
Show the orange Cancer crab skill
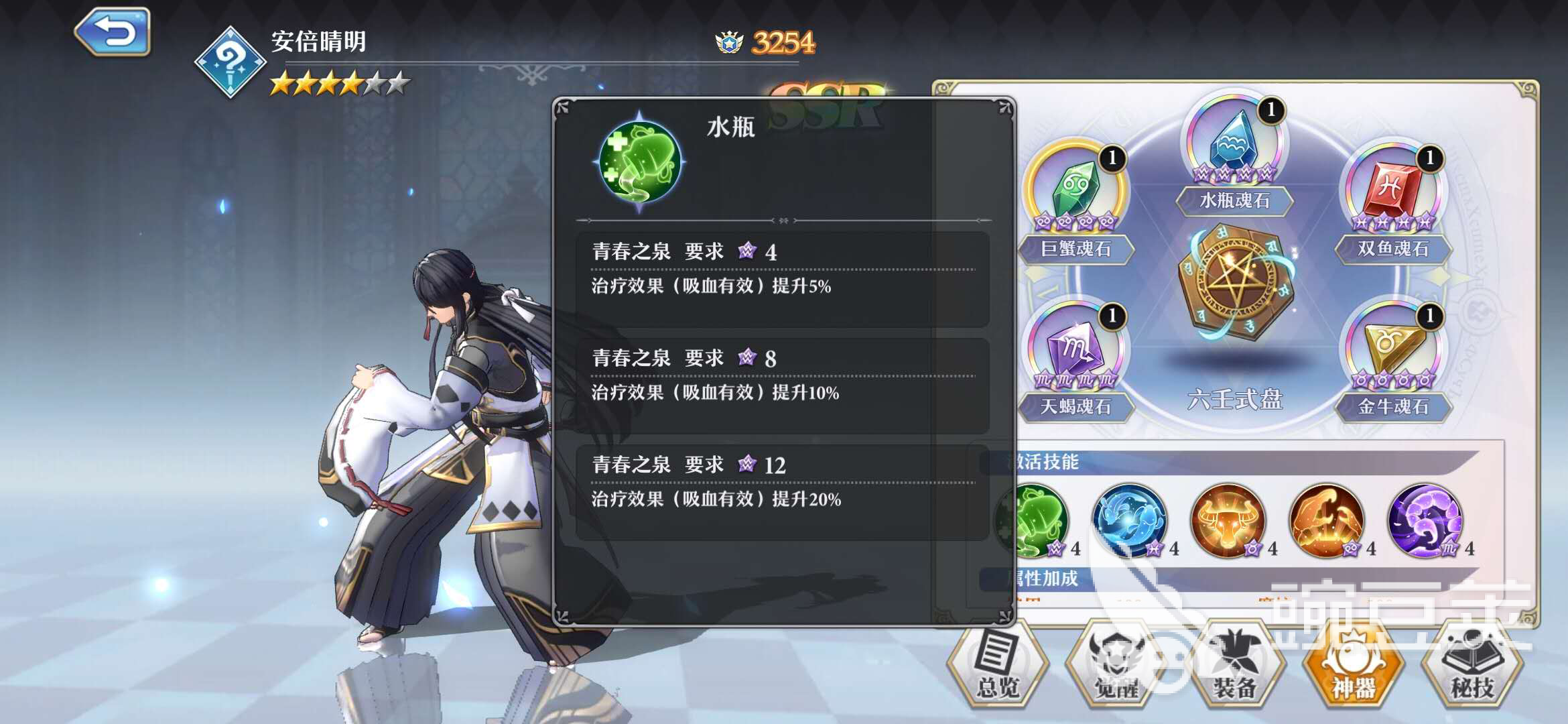(1327, 520)
